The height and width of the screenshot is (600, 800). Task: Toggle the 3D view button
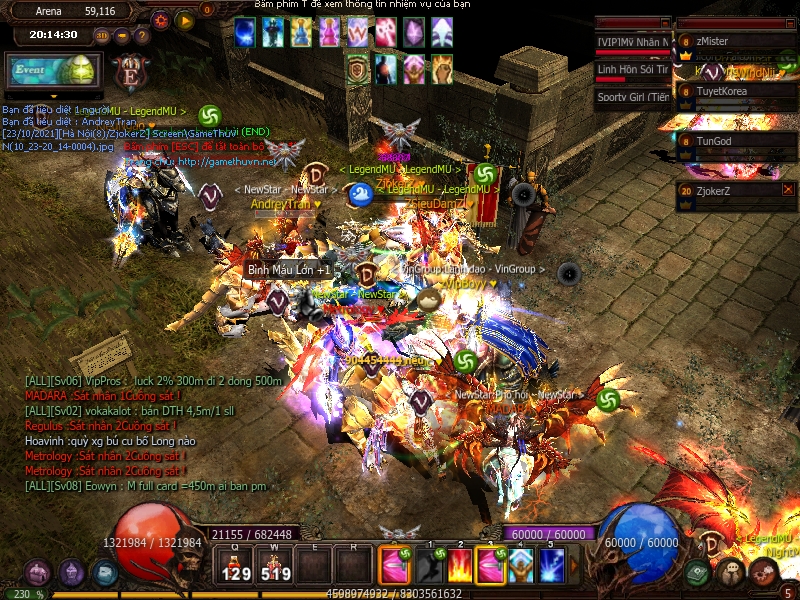coord(102,36)
